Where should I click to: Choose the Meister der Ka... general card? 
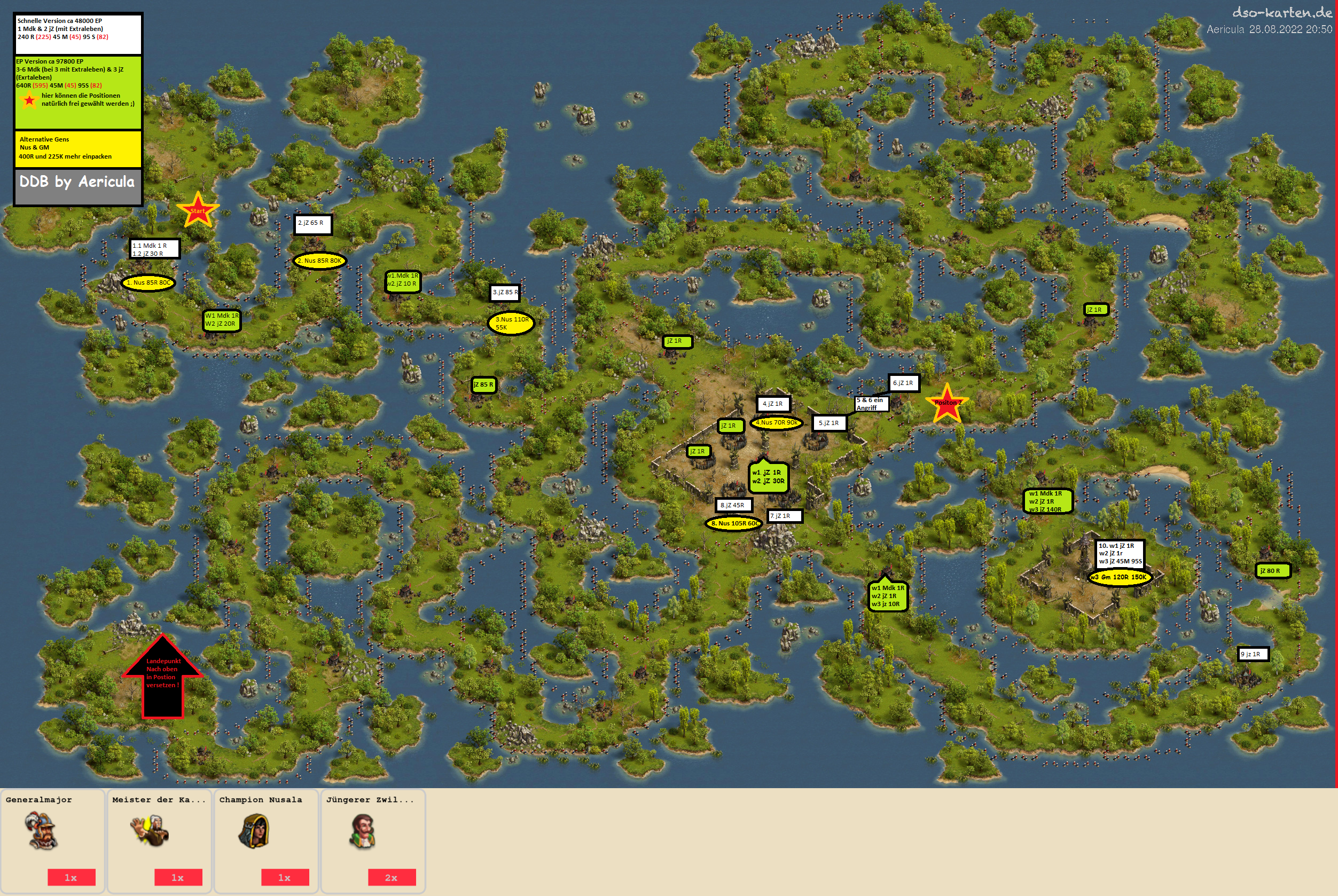point(160,840)
